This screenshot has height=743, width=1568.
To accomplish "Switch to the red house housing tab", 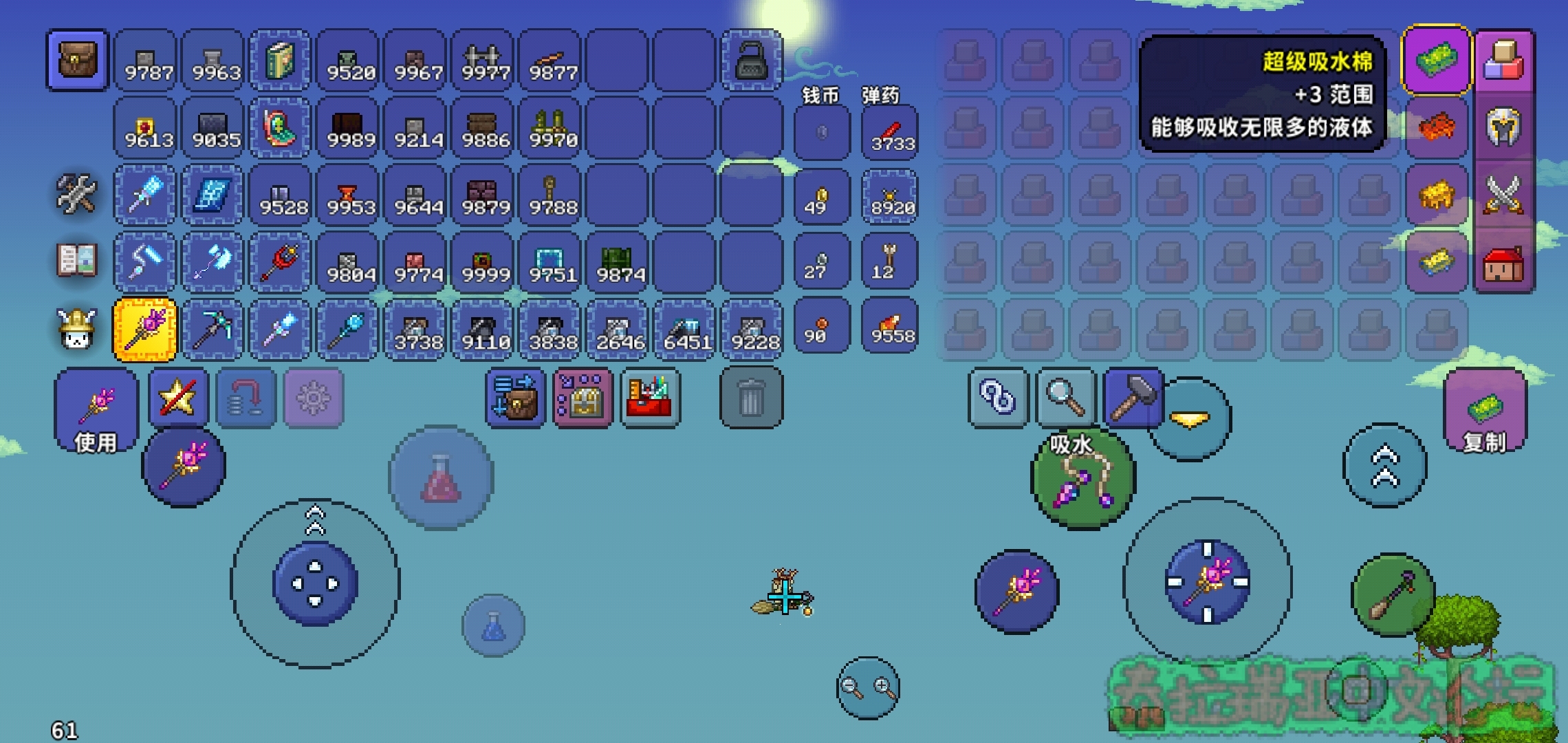I will pyautogui.click(x=1503, y=262).
